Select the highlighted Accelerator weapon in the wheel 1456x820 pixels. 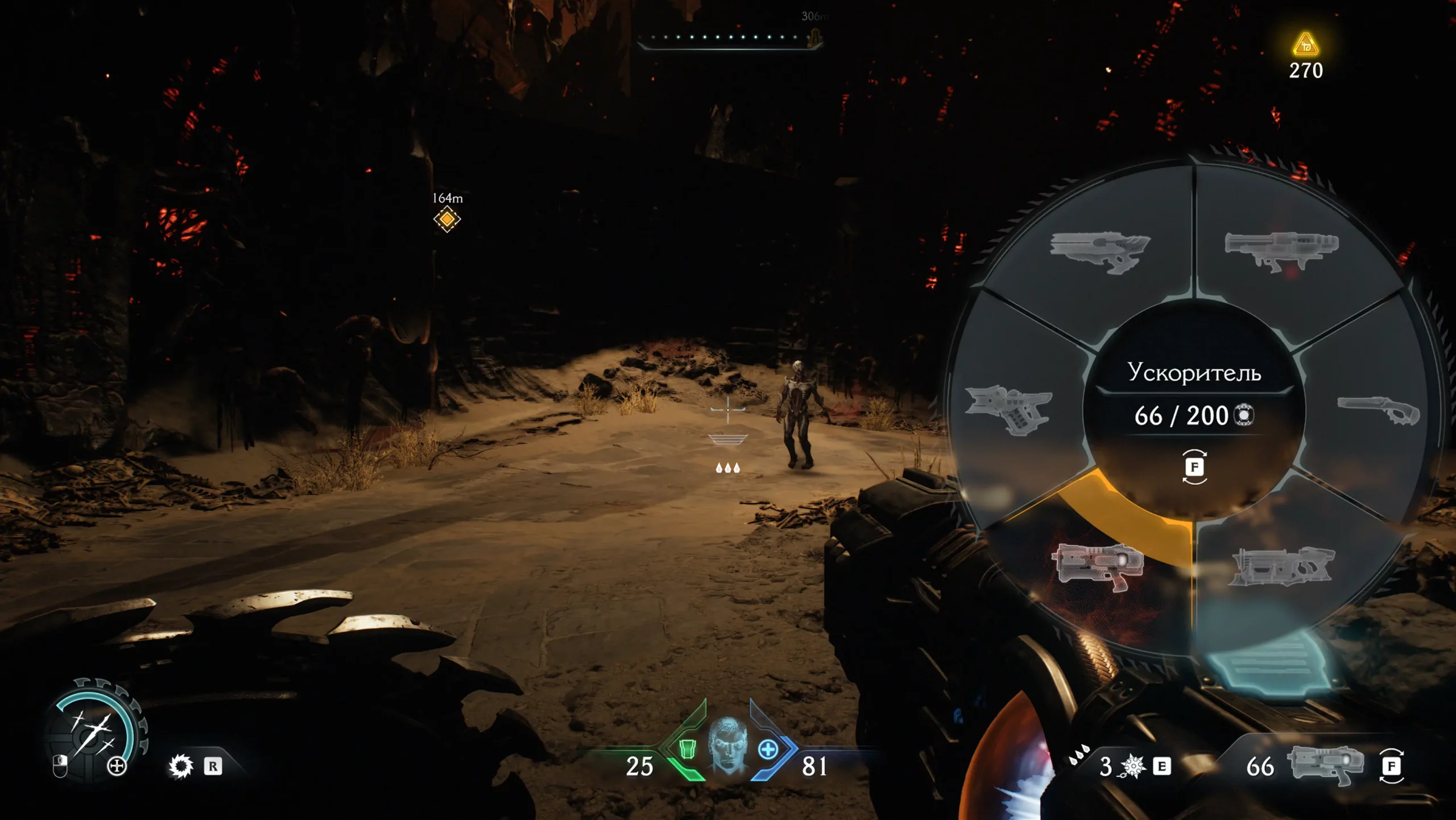1098,565
